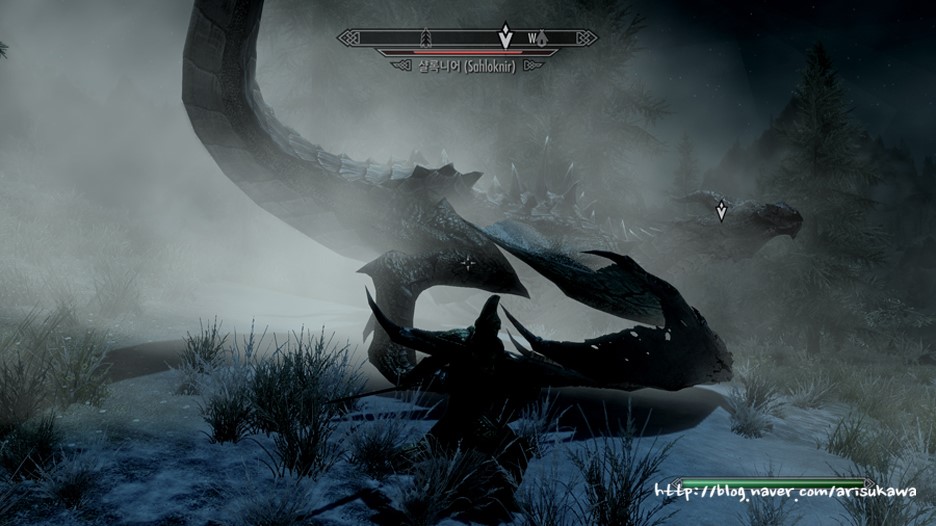Select the pine tree location marker on compass
This screenshot has height=526, width=936.
click(427, 38)
